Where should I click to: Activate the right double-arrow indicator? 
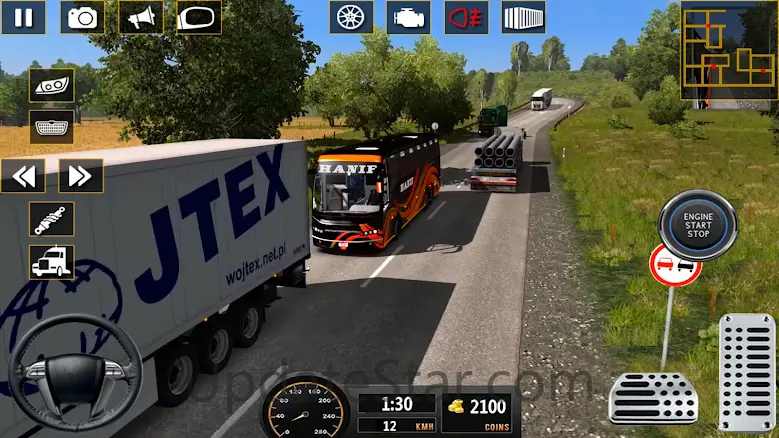pyautogui.click(x=81, y=176)
